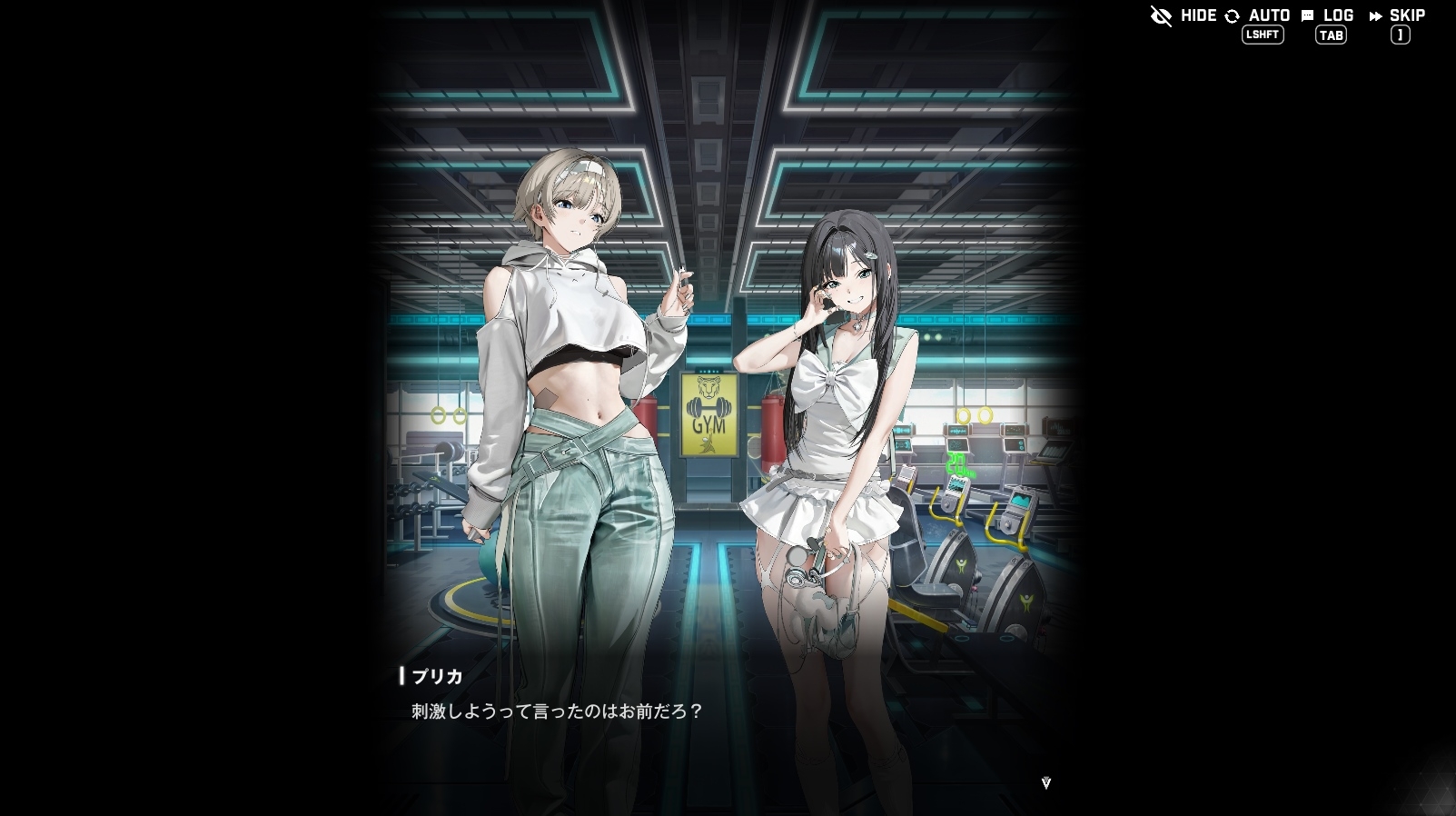Click the ] key hint under SKIP
The image size is (1456, 816).
point(1400,35)
